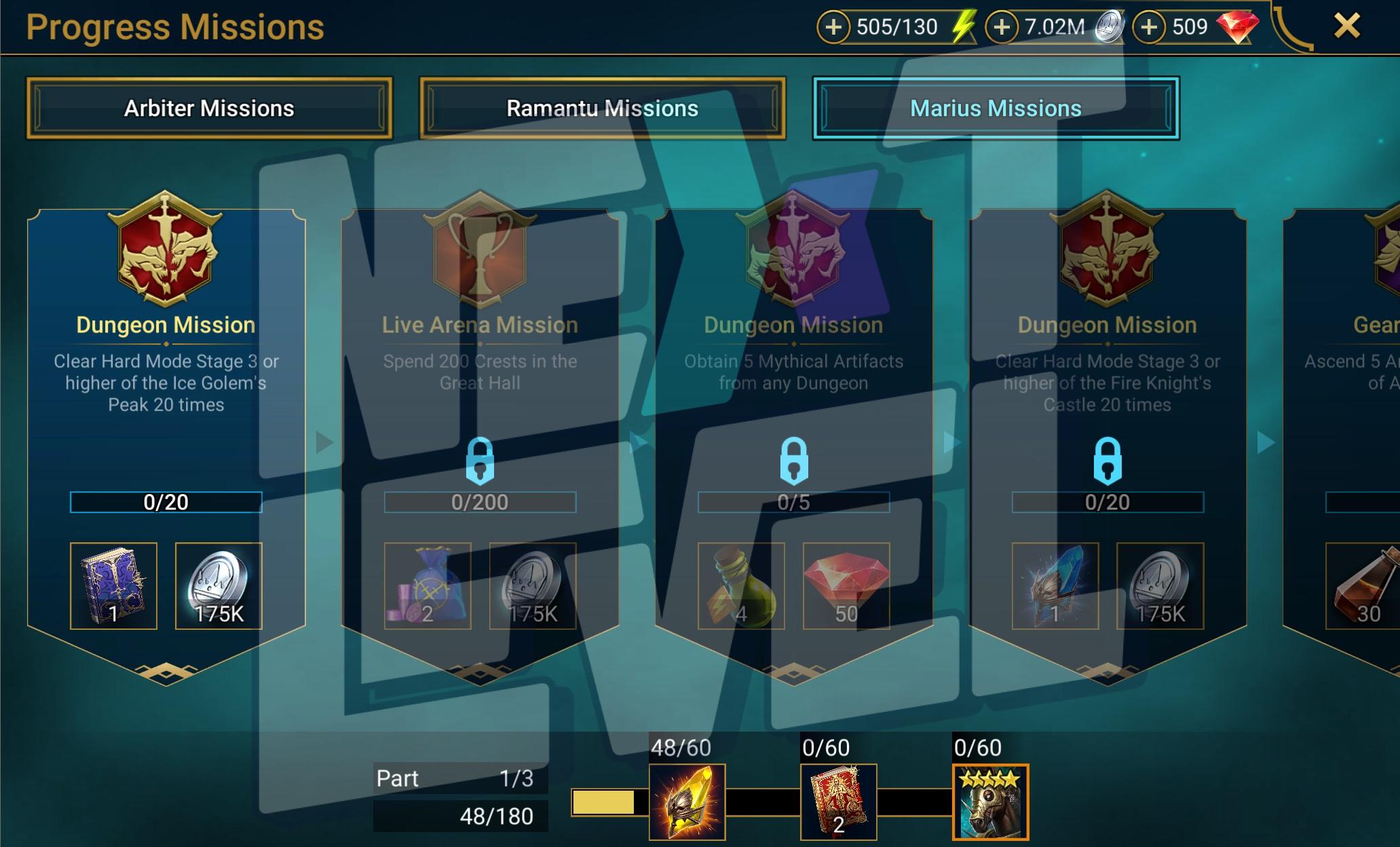Viewport: 1400px width, 847px height.
Task: Click the plus button beside 7.02M silver
Action: tap(1002, 27)
